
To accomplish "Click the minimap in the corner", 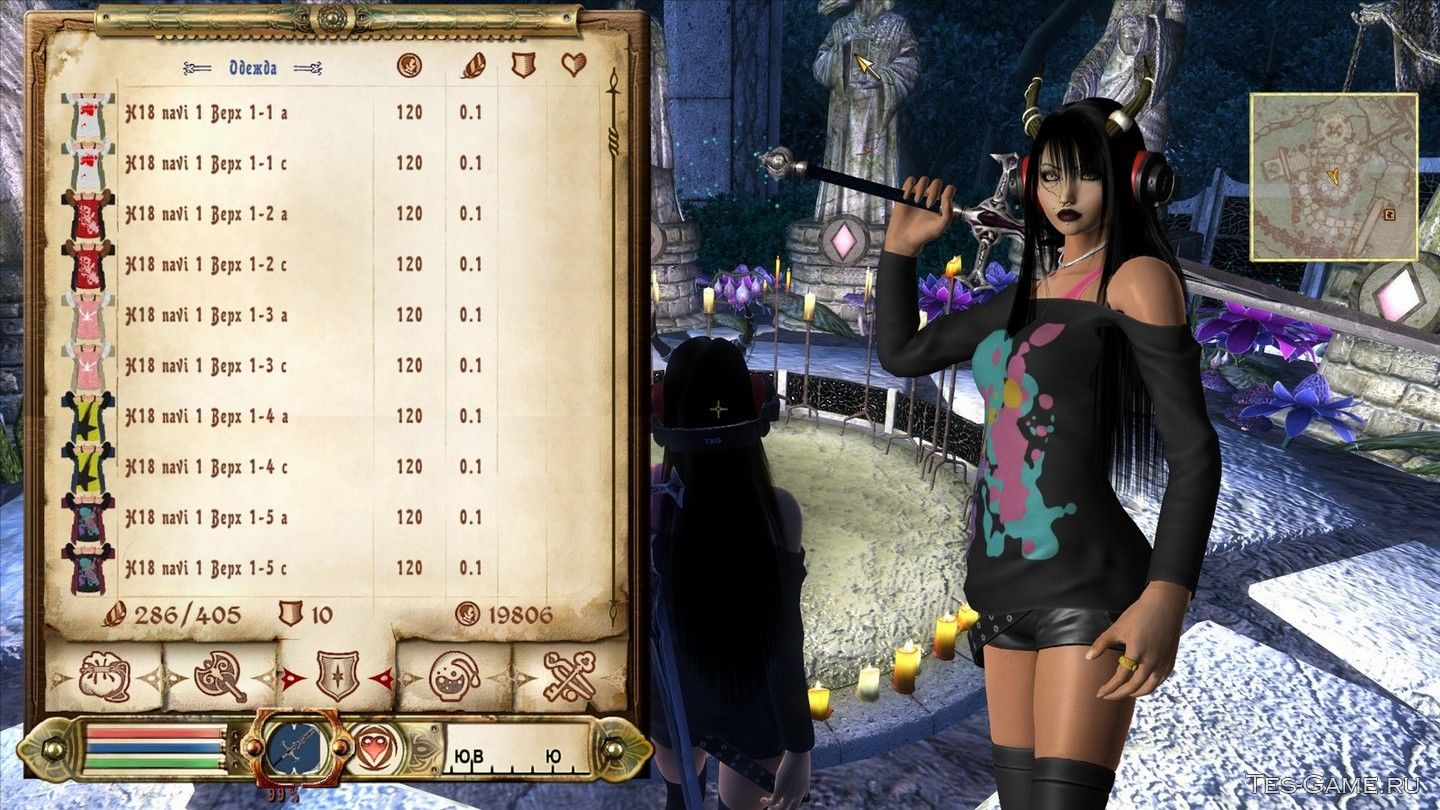I will [x=1333, y=177].
